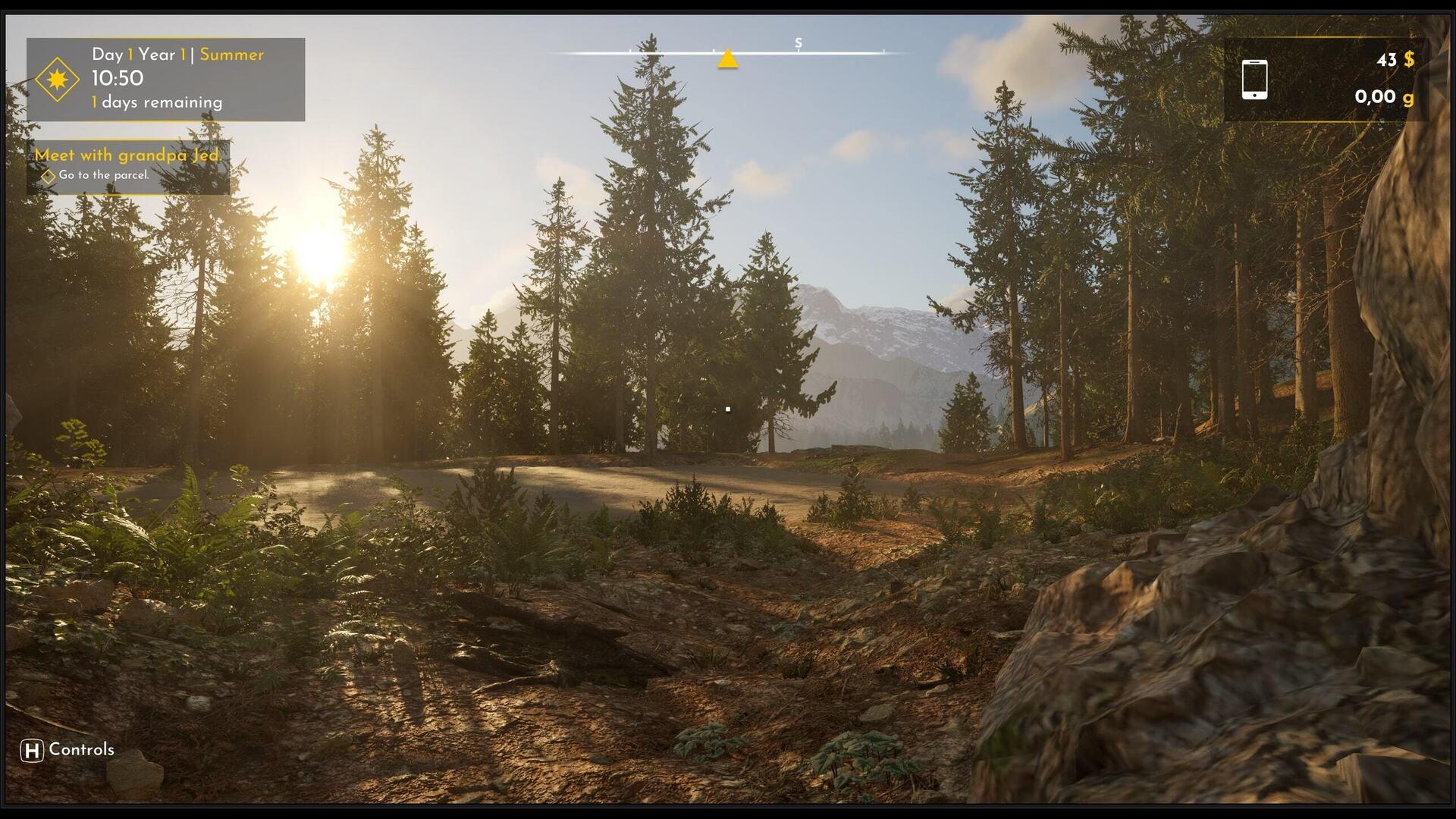1456x819 pixels.
Task: Select the 'Meet with grandpa Jed' quest tracker
Action: pos(127,155)
